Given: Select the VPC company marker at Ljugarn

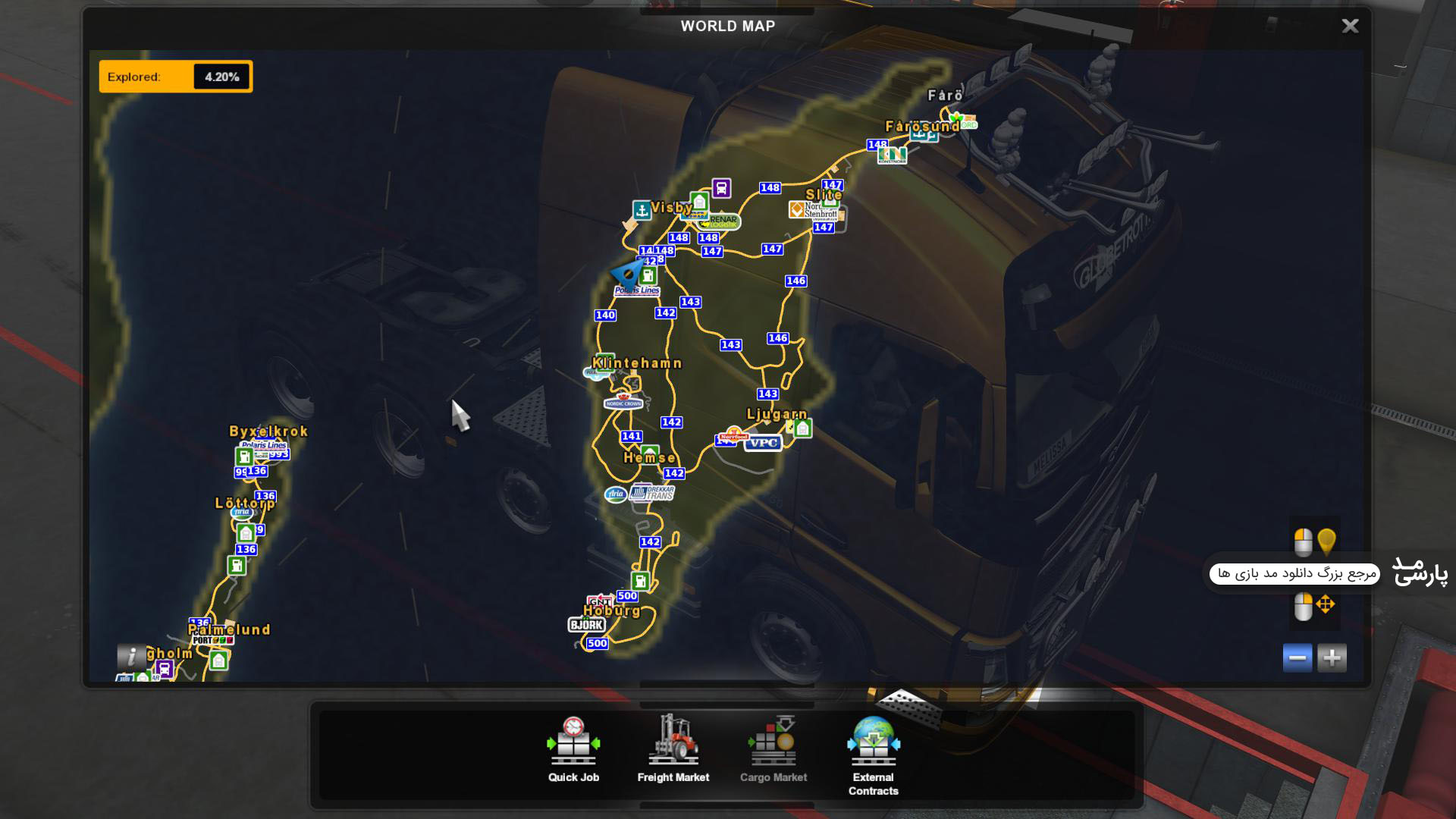Looking at the screenshot, I should 762,443.
